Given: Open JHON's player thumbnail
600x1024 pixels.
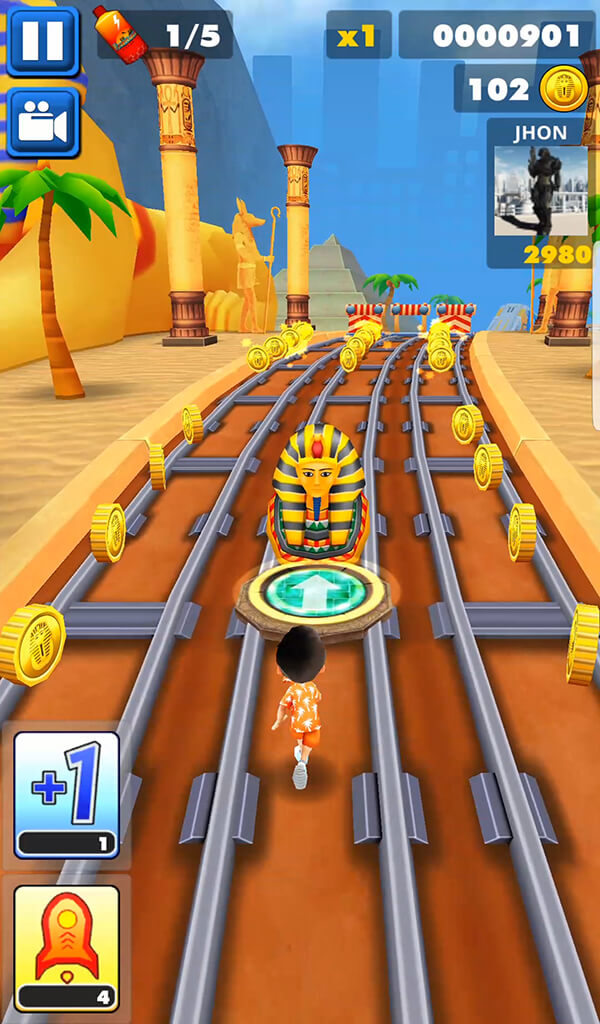Looking at the screenshot, I should pos(541,190).
